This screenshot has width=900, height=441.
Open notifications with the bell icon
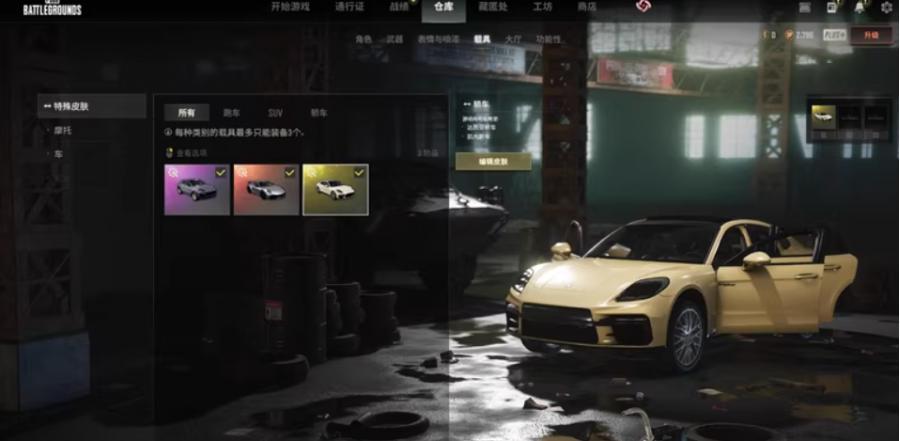tap(859, 7)
